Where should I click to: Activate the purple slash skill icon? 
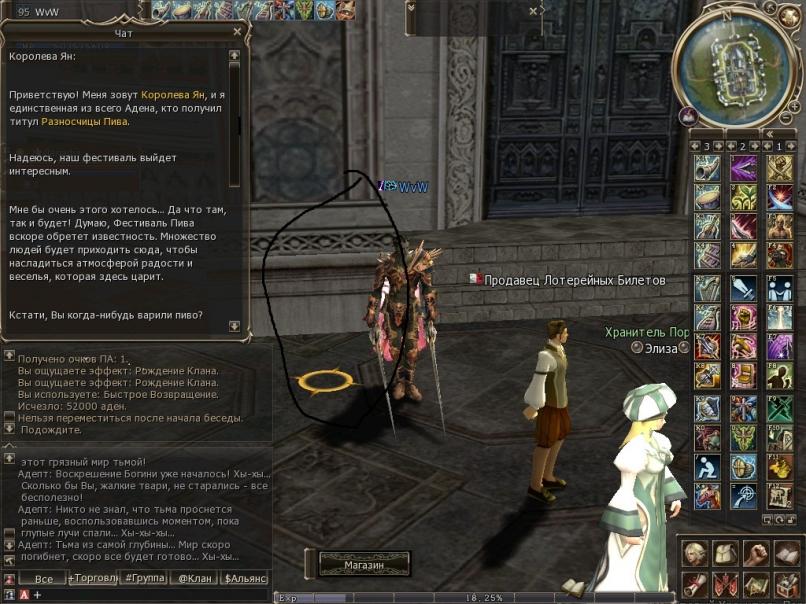point(743,167)
